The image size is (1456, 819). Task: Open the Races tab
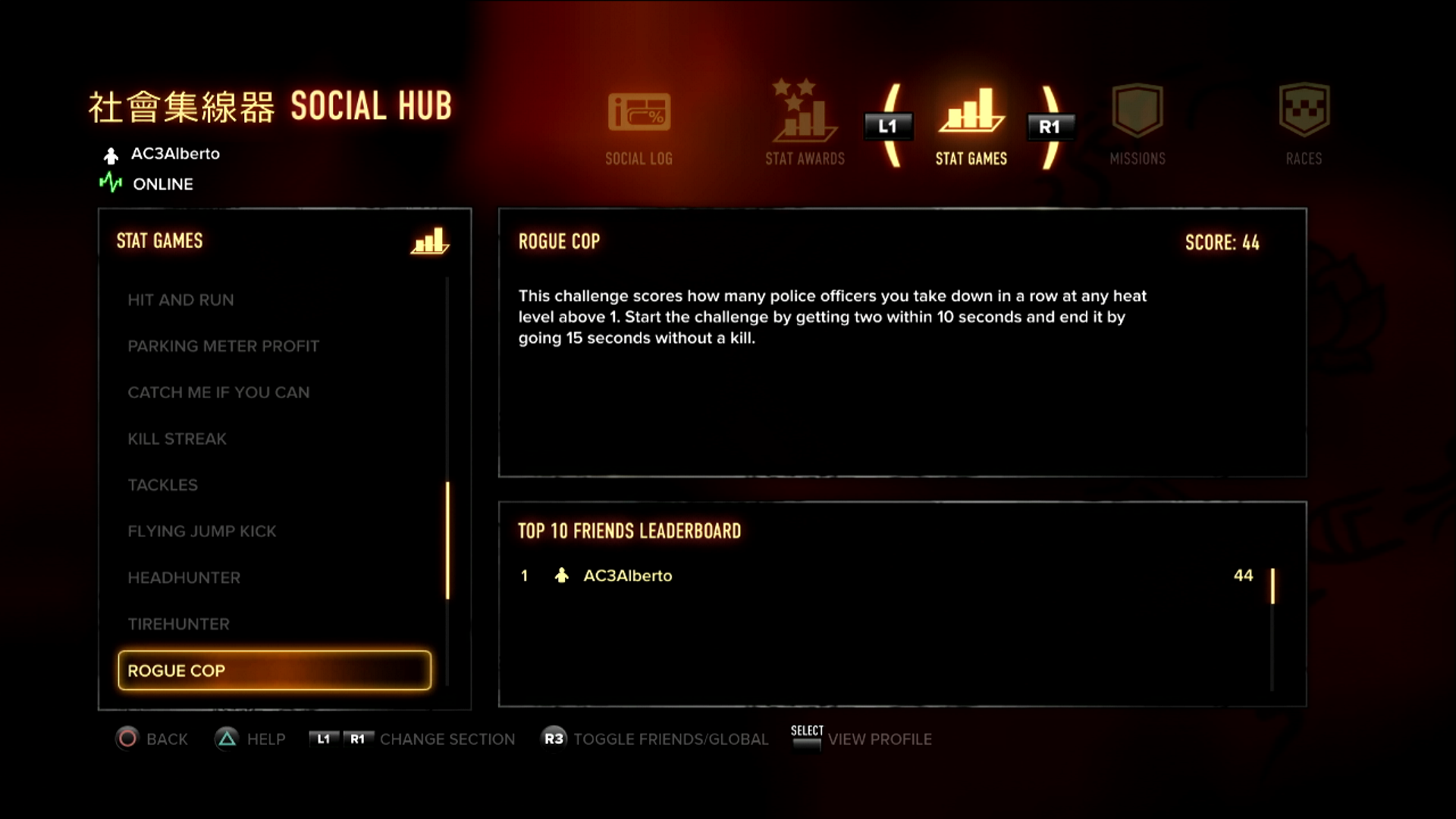(x=1304, y=126)
